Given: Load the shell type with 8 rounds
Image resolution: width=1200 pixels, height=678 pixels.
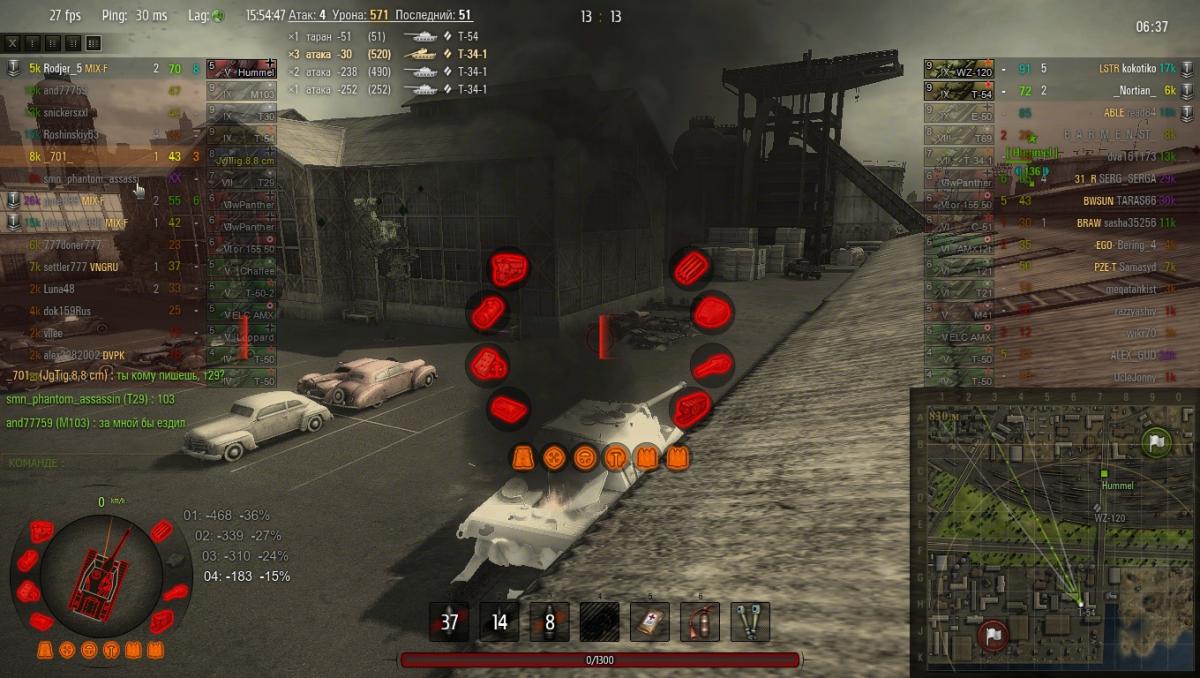Looking at the screenshot, I should pos(549,622).
